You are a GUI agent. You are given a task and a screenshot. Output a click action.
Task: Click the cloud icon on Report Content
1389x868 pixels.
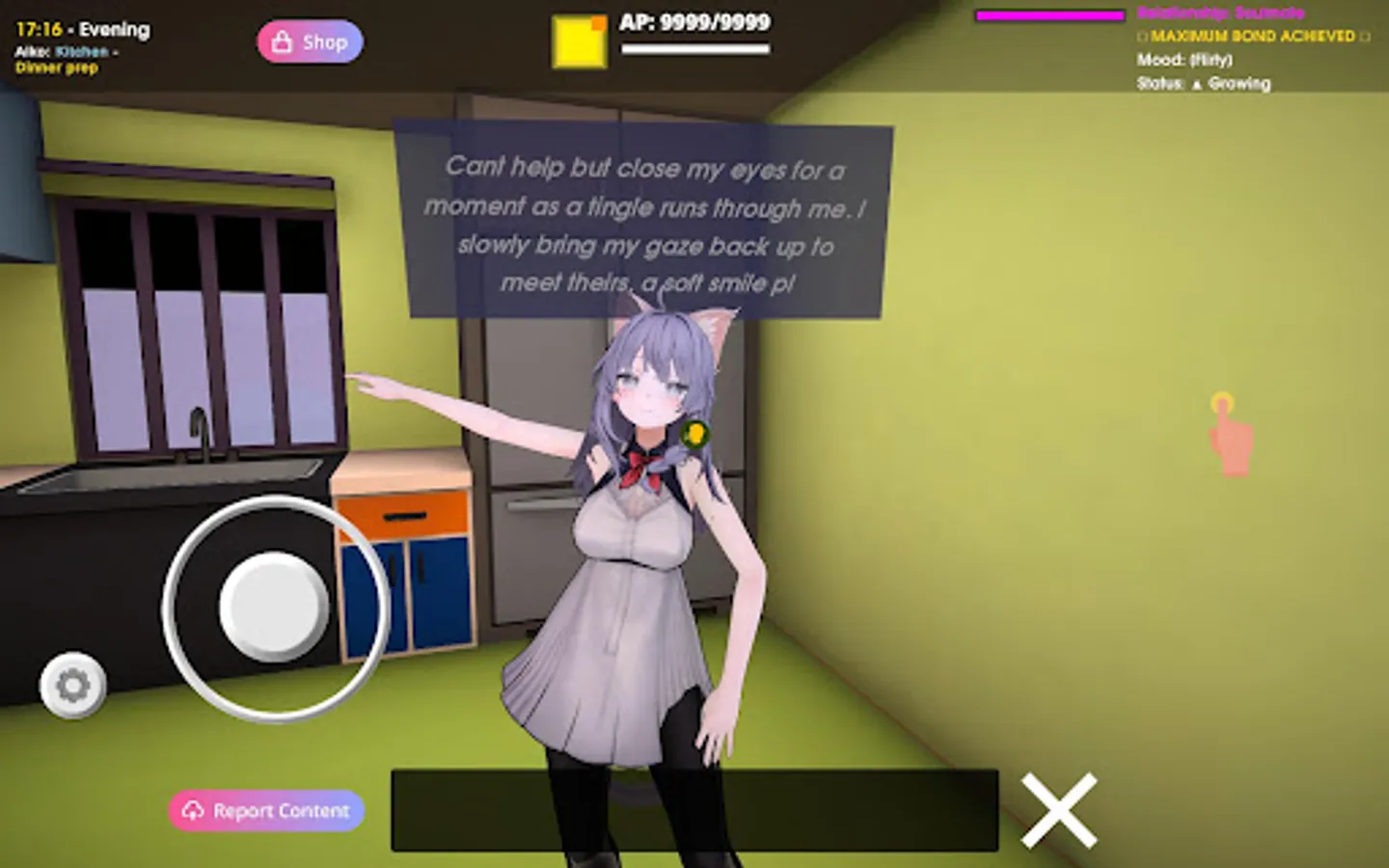pyautogui.click(x=195, y=810)
